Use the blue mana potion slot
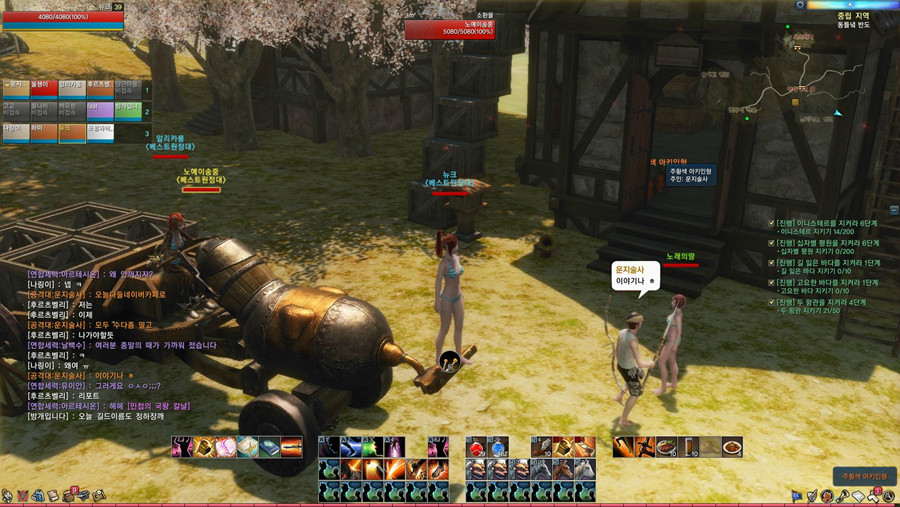 tap(497, 447)
